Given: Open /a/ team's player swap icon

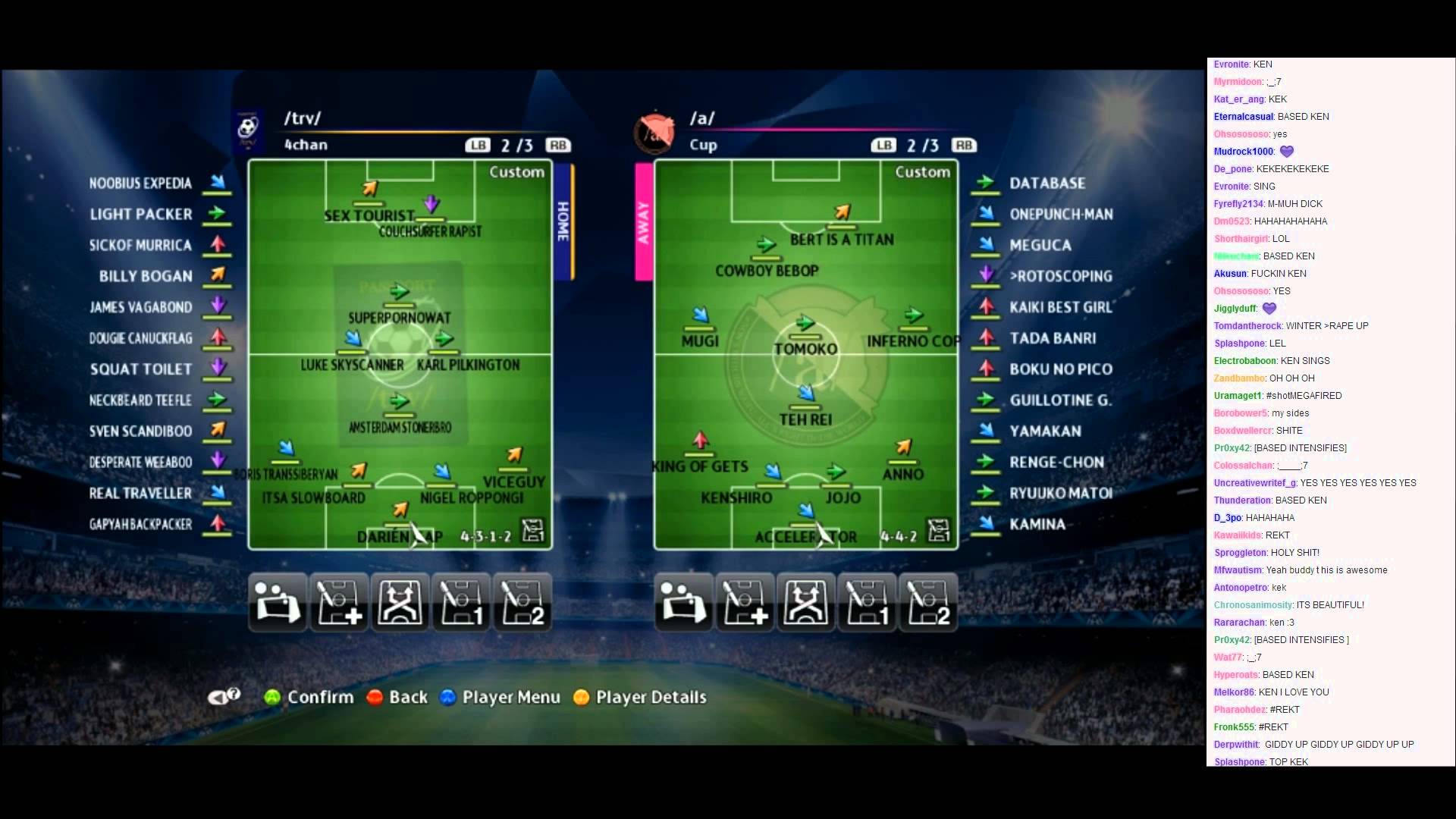Looking at the screenshot, I should click(x=683, y=603).
